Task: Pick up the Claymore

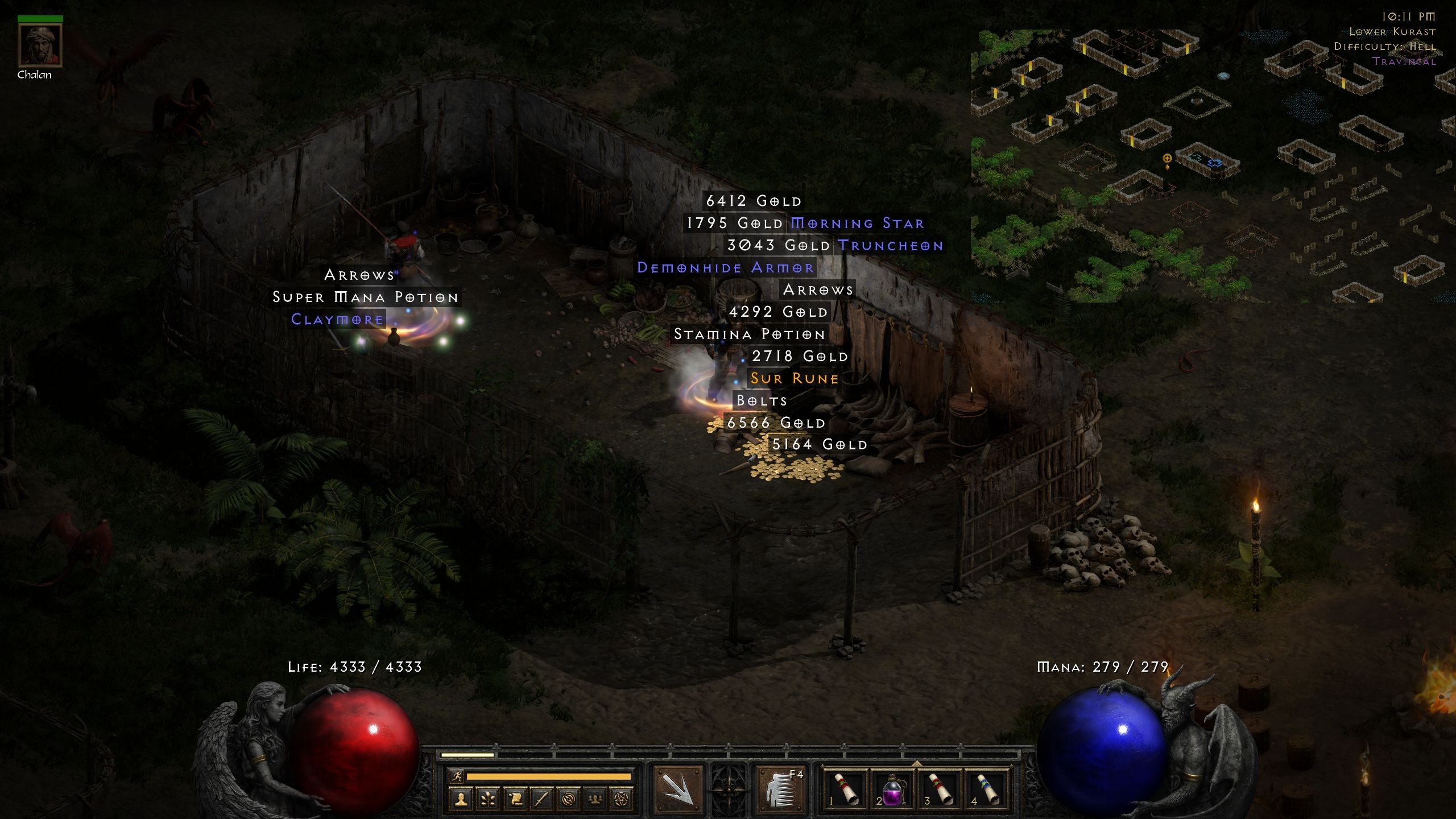Action: [337, 320]
